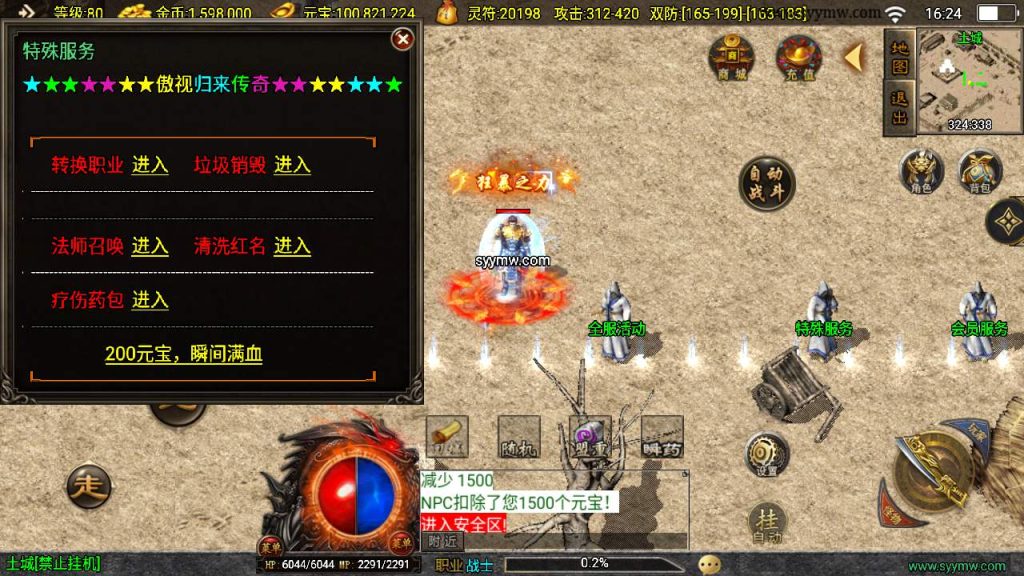1024x576 pixels.
Task: Enter the 转换职业 class change option
Action: point(150,165)
